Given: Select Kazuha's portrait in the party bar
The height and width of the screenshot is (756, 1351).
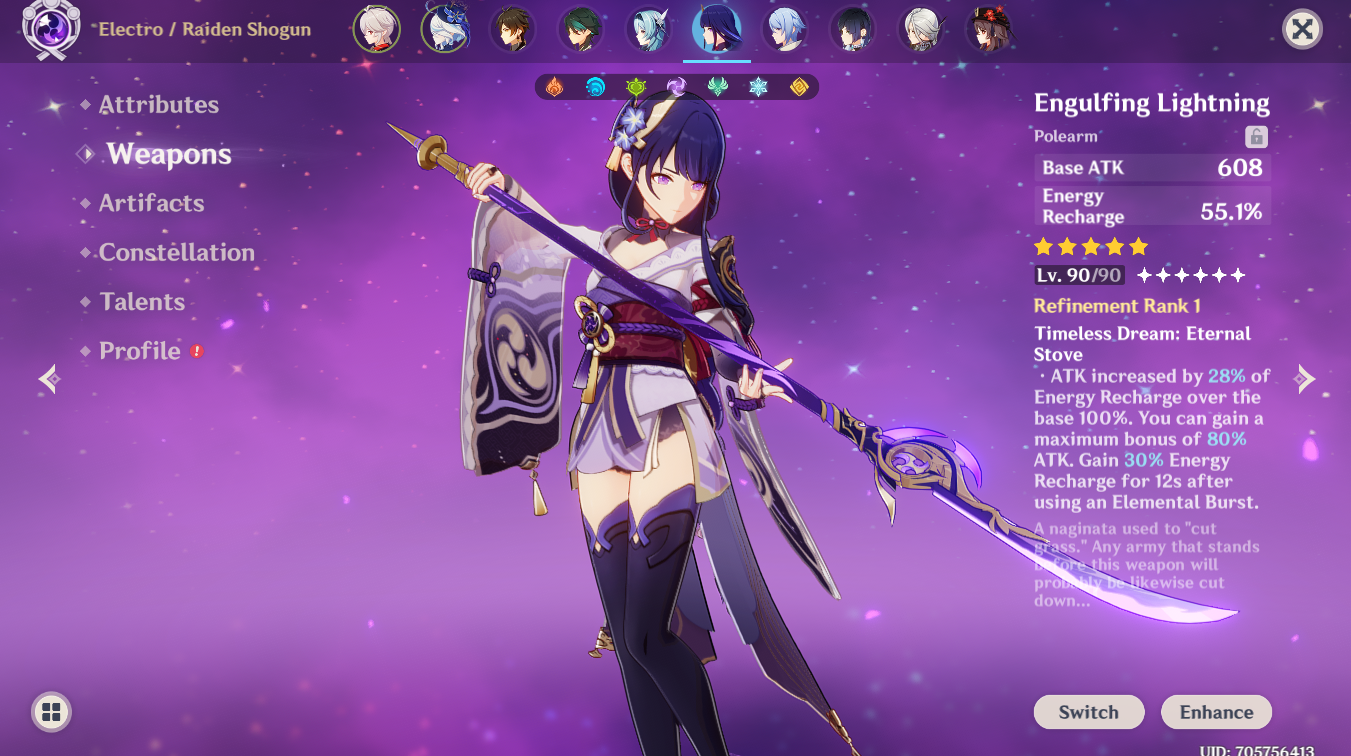Looking at the screenshot, I should 377,29.
